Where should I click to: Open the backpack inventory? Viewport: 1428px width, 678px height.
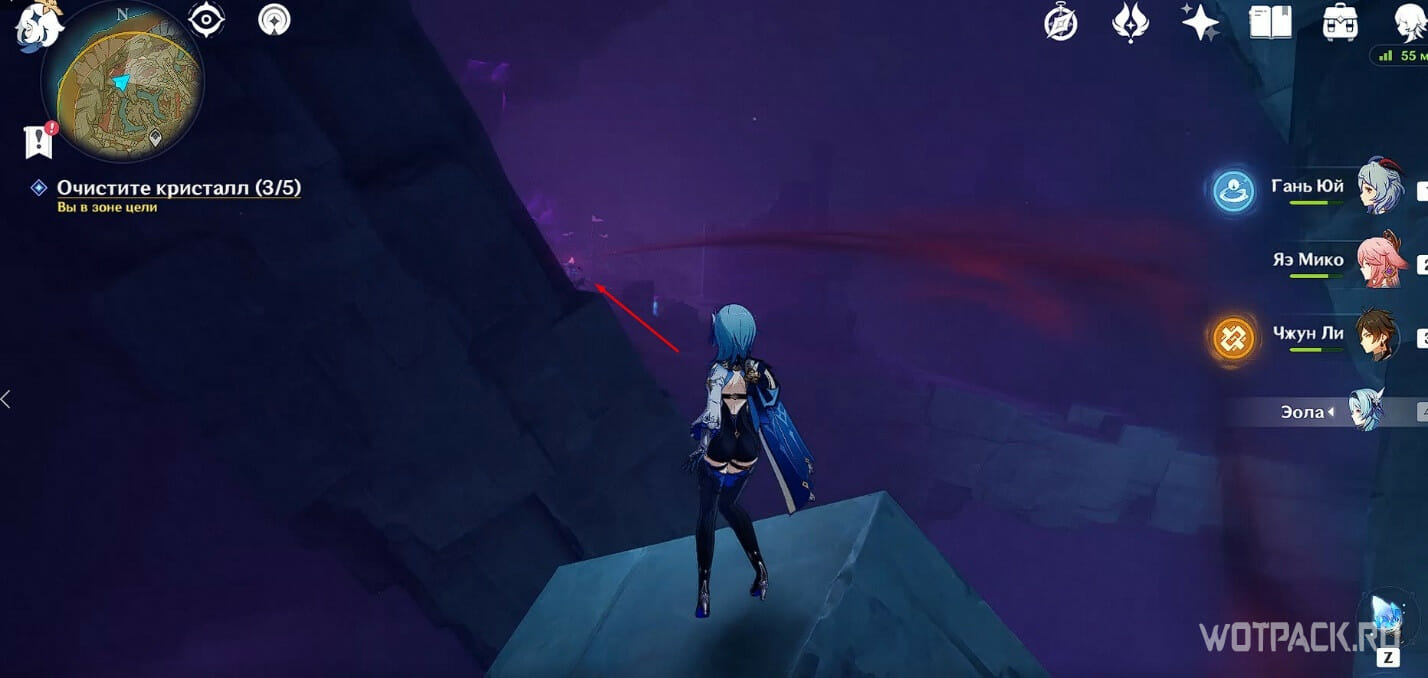(x=1339, y=22)
